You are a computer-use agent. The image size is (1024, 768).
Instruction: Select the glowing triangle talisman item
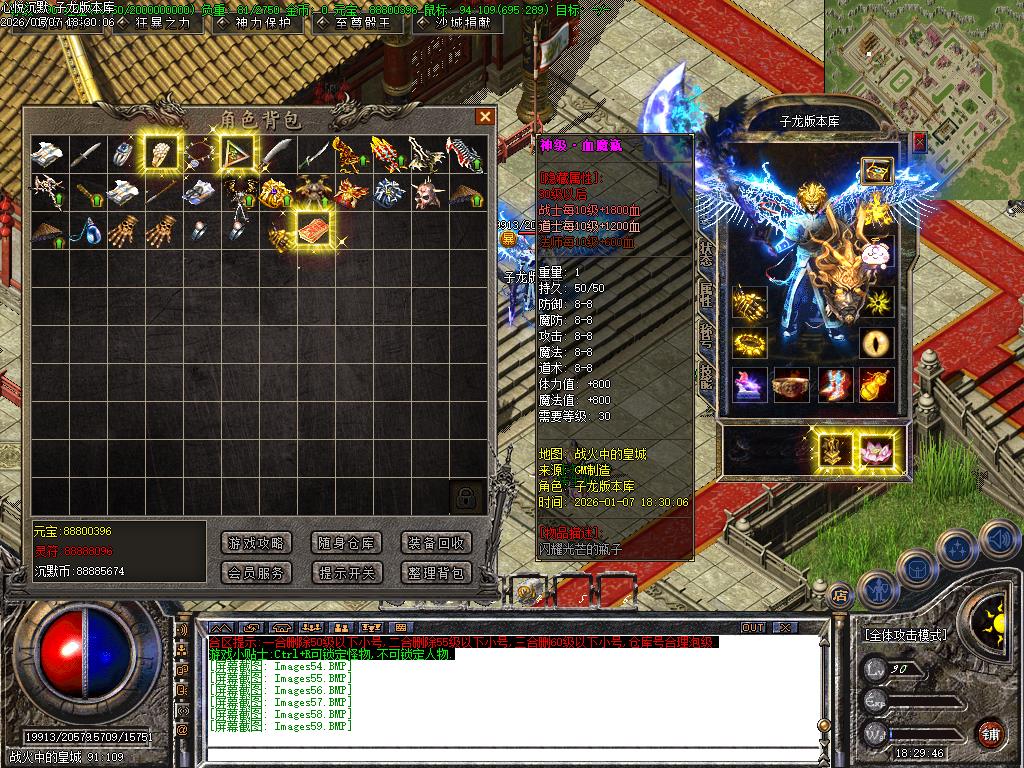coord(237,153)
